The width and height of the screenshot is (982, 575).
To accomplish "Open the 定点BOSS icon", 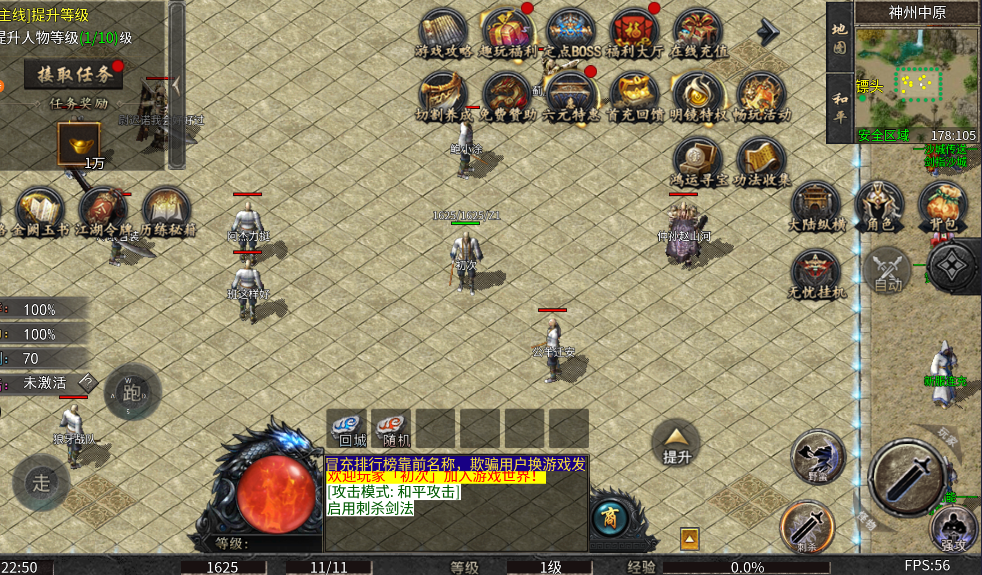I will [571, 31].
